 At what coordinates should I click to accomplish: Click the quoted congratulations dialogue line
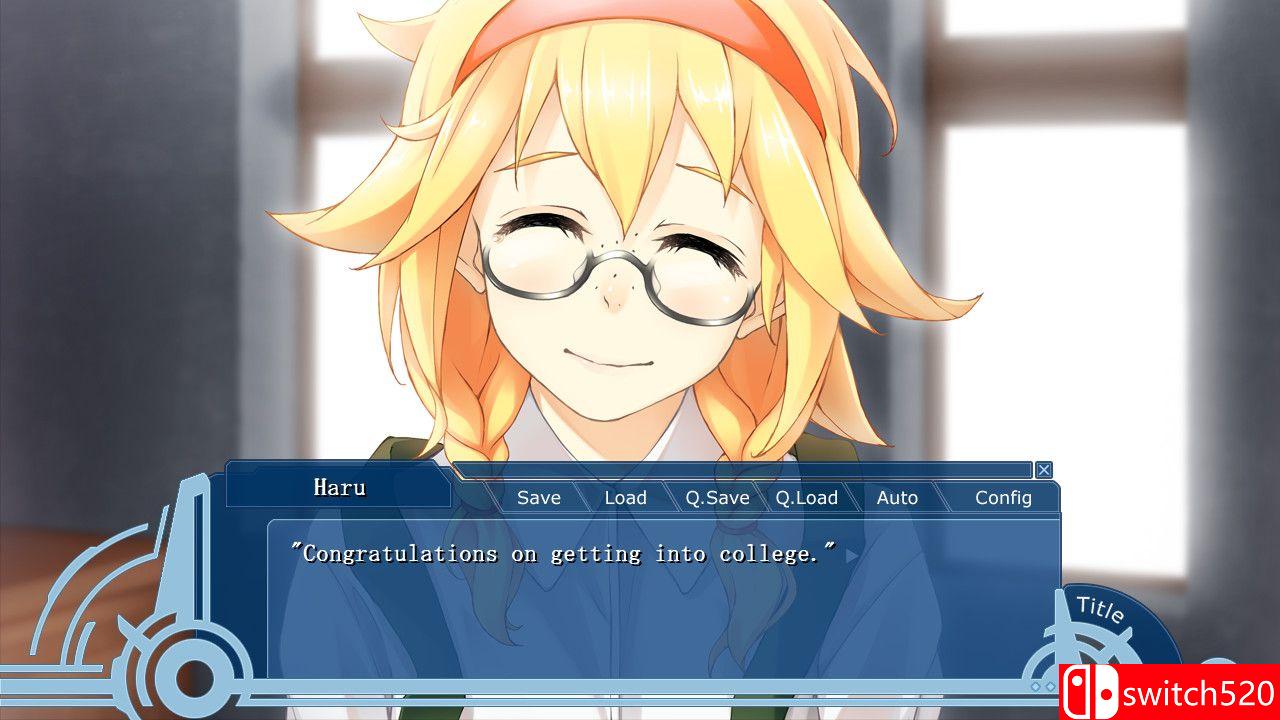tap(565, 553)
